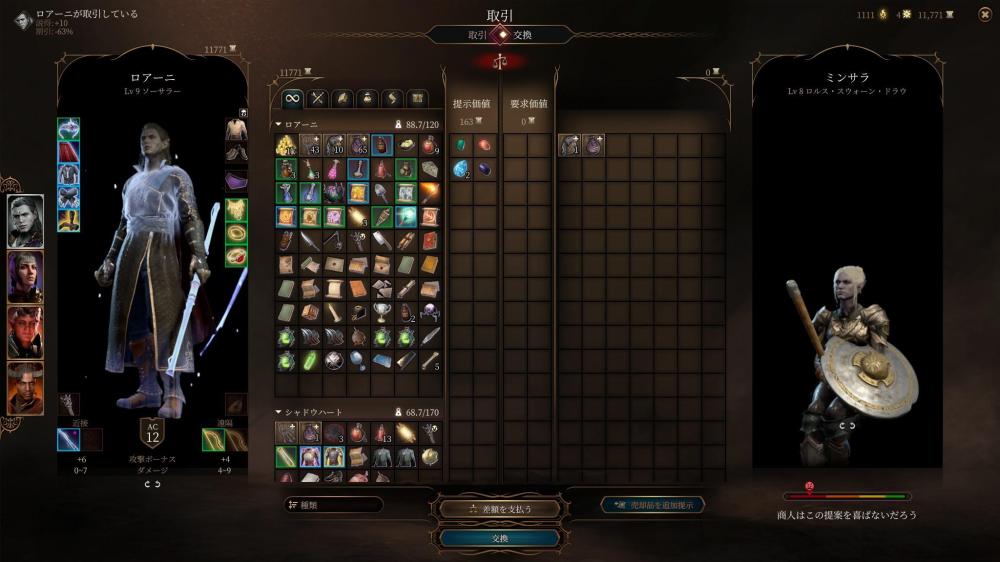Switch to the crossed swords weapons tab

tap(318, 98)
